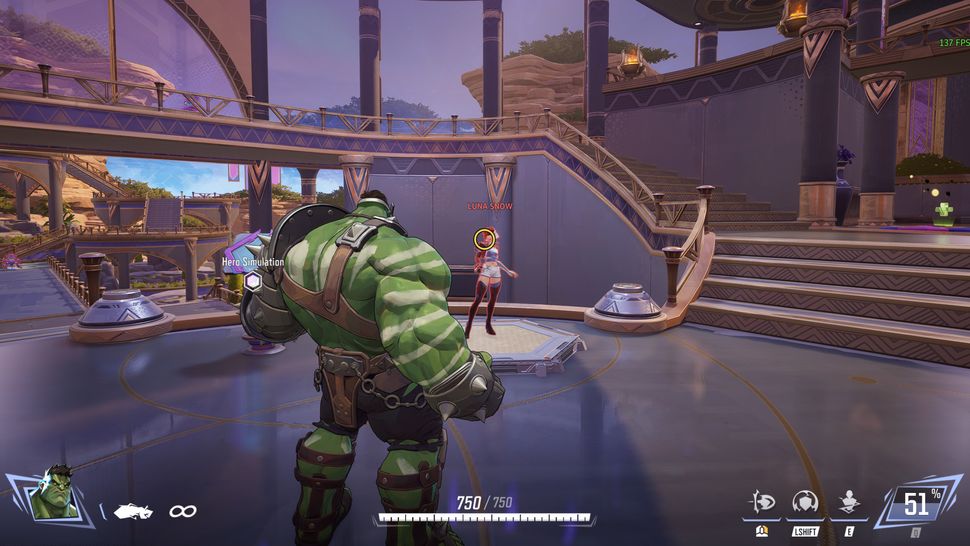
Task: Click the Hulk hero portrait
Action: pyautogui.click(x=53, y=494)
